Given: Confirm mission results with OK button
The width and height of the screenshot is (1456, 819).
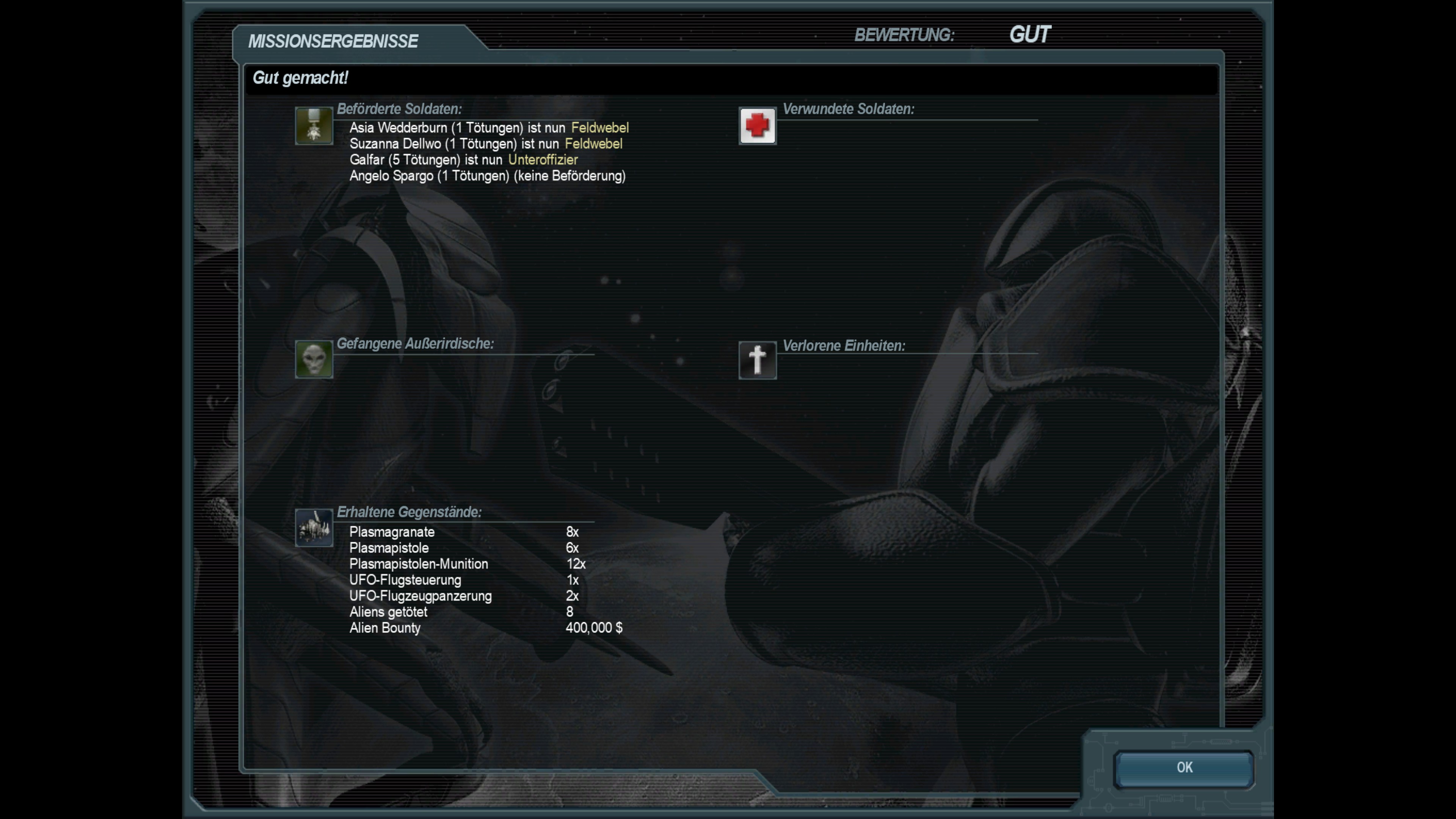Looking at the screenshot, I should (x=1183, y=768).
